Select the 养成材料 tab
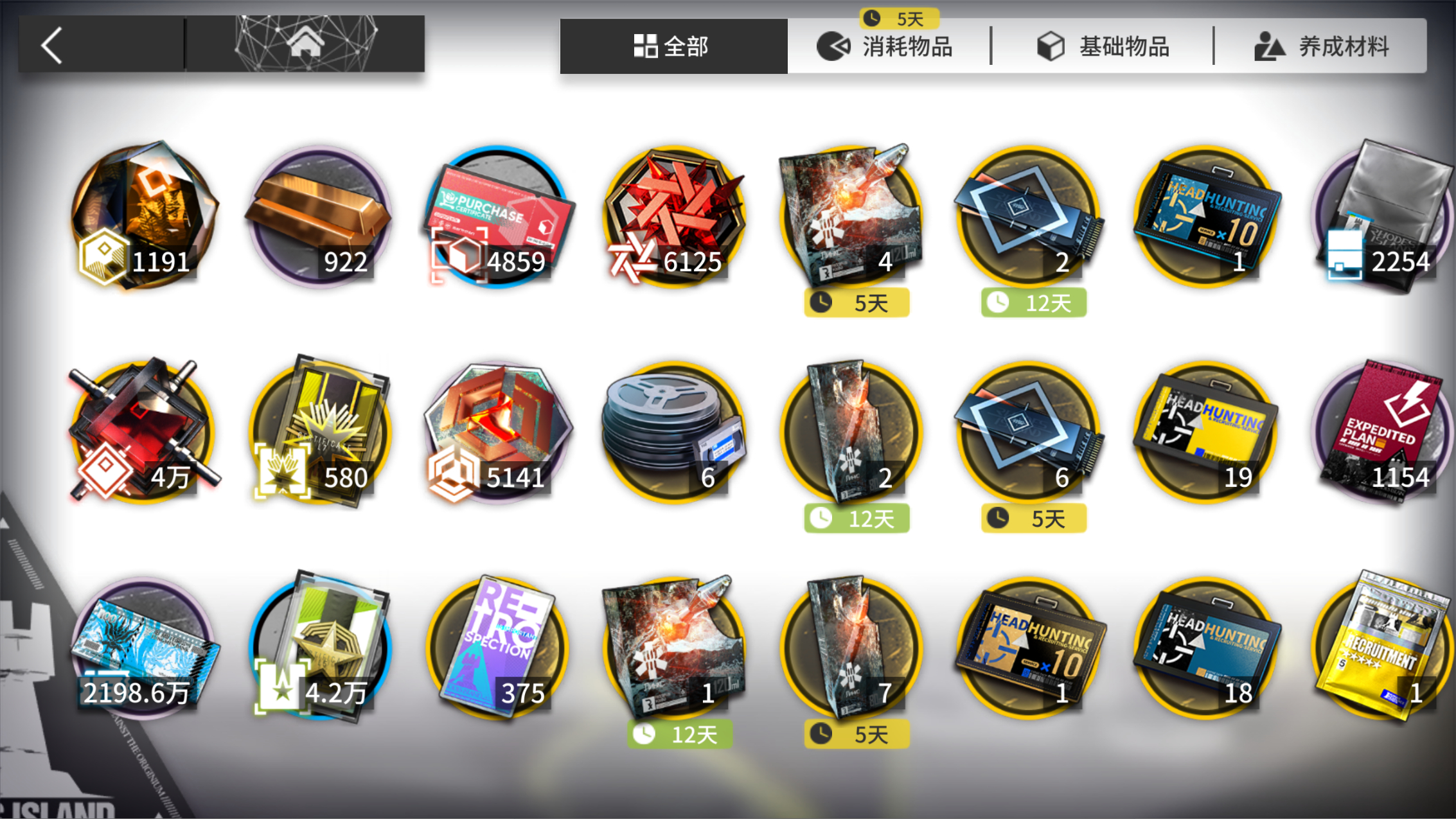The width and height of the screenshot is (1456, 819). tap(1322, 46)
